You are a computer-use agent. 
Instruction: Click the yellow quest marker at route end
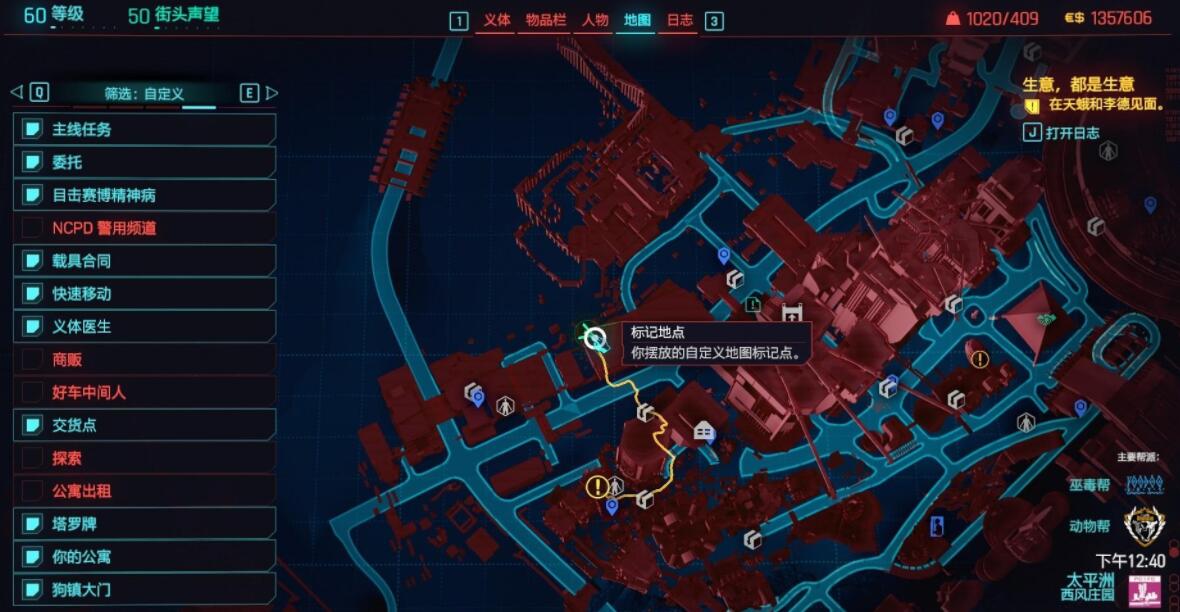[x=597, y=487]
